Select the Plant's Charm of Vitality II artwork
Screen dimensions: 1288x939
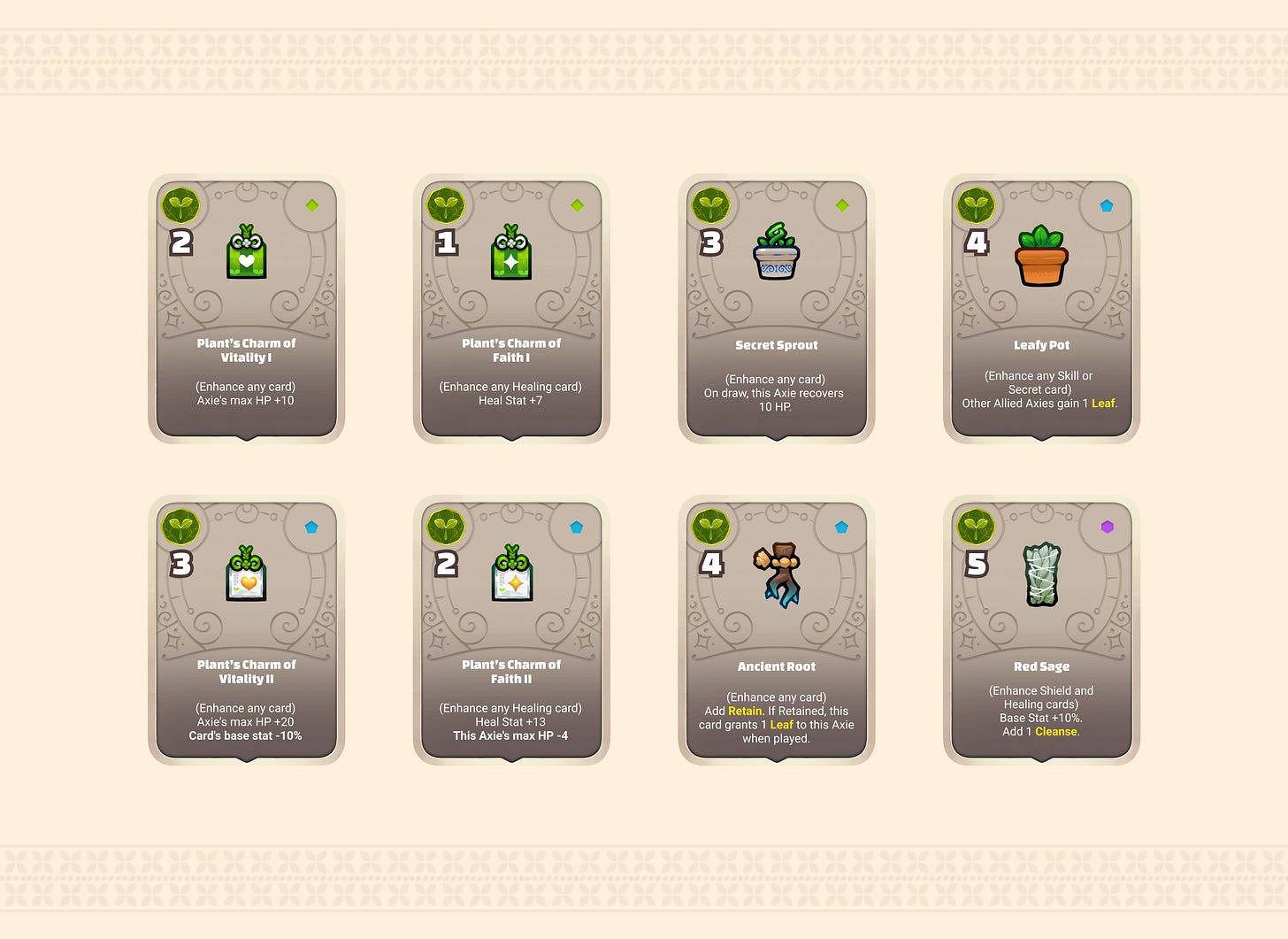click(245, 575)
